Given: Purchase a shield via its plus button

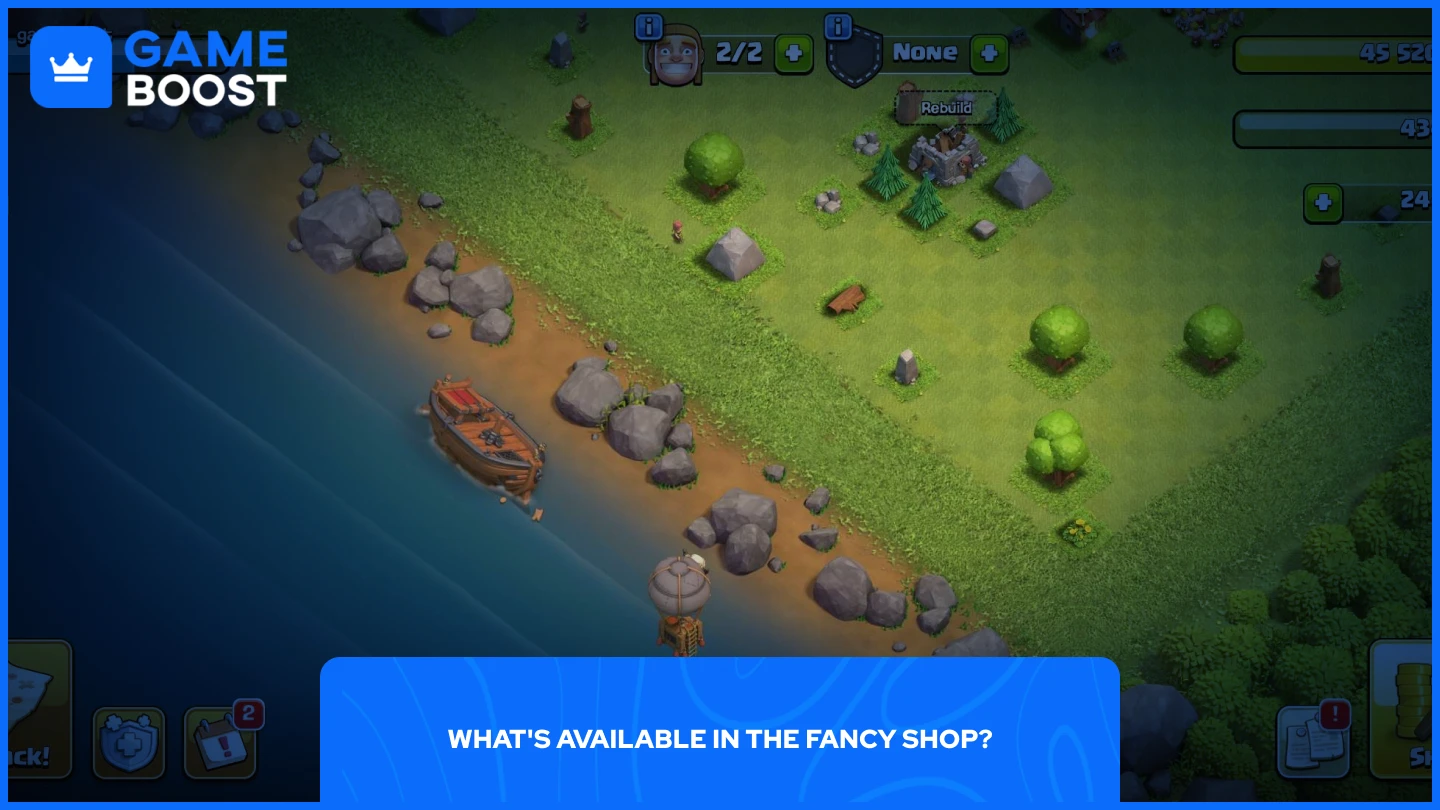Looking at the screenshot, I should [989, 53].
